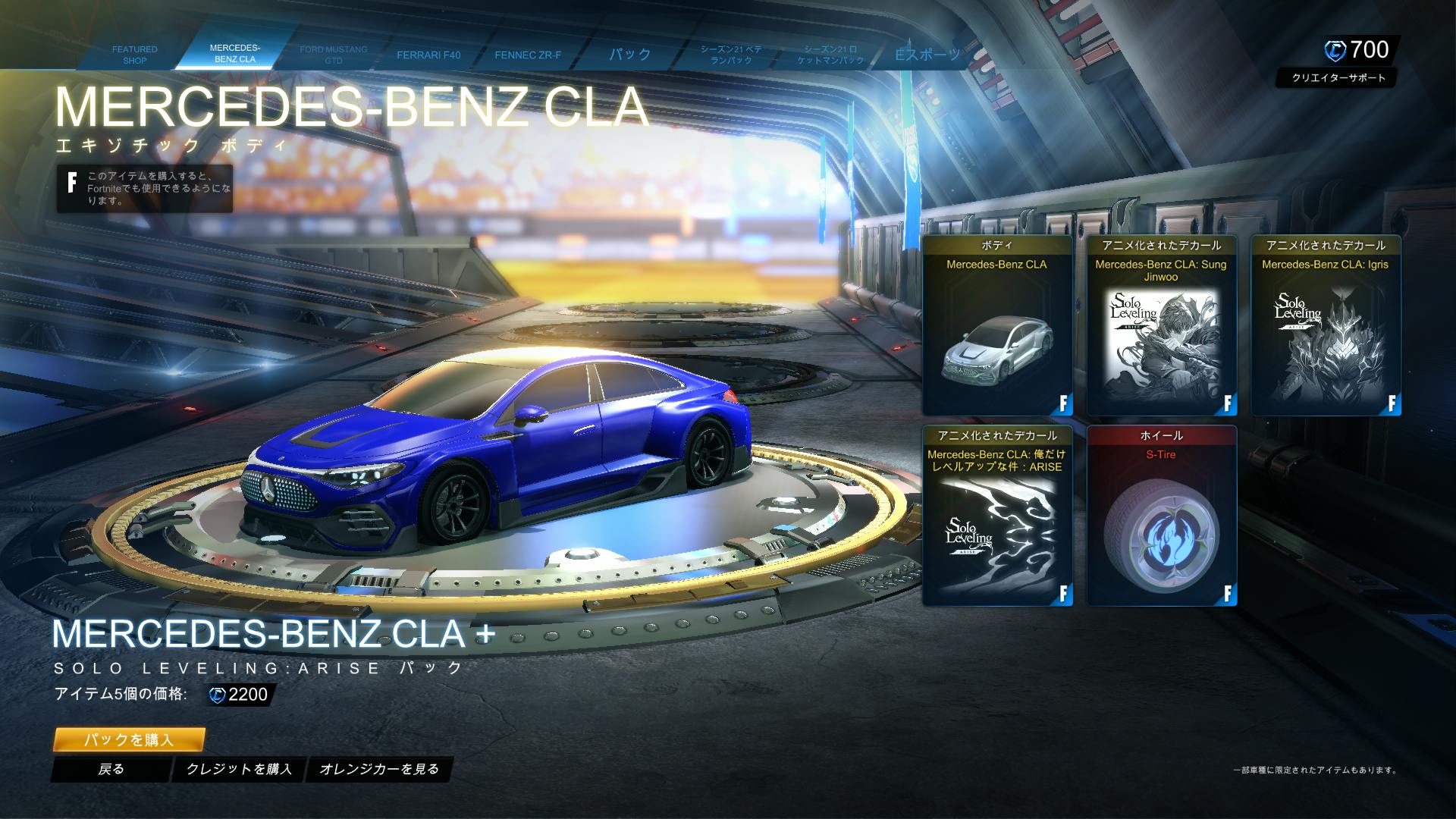Switch to the Featured Shop tab
This screenshot has height=819, width=1456.
point(134,55)
